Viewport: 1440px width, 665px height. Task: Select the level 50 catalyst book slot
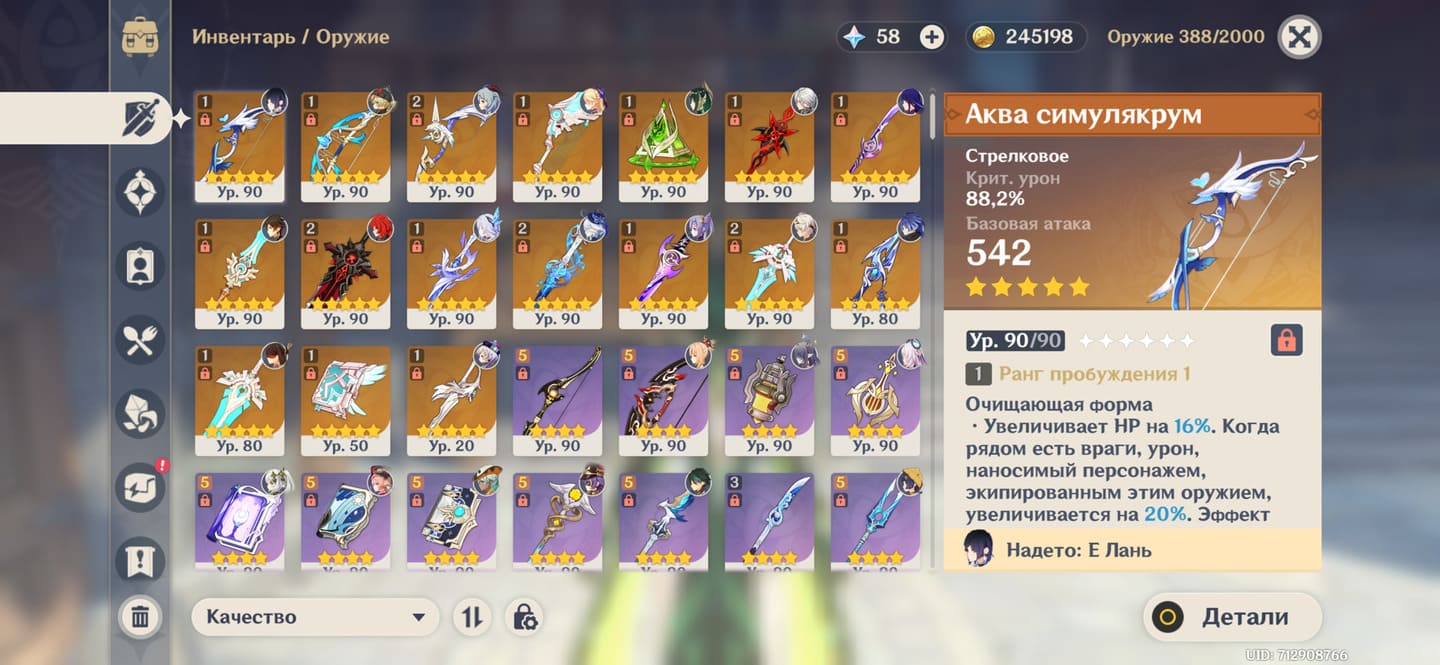coord(346,400)
